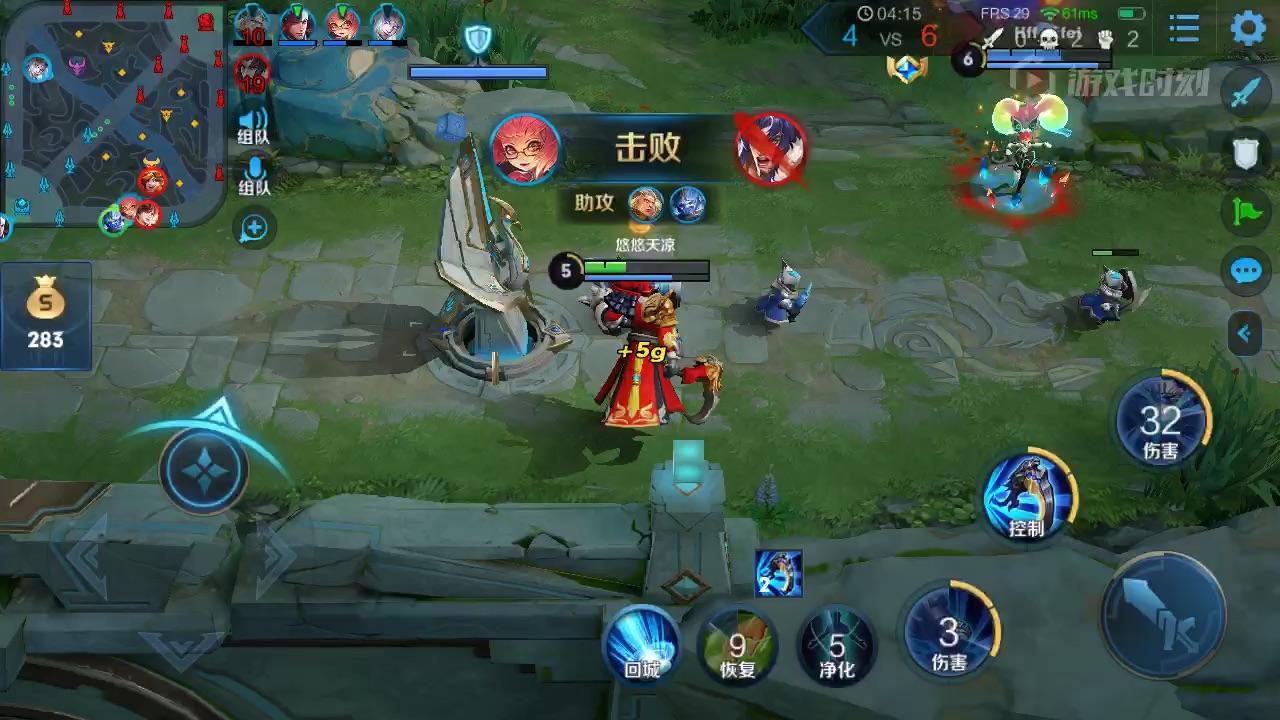
Task: Tap the magnifier plus to enlarge minimap
Action: click(x=254, y=228)
